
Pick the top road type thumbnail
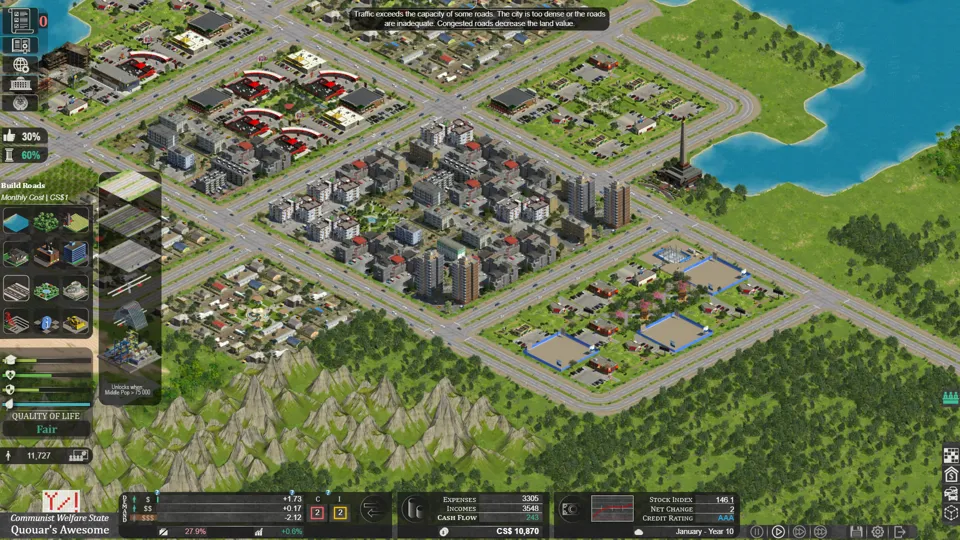pos(129,187)
